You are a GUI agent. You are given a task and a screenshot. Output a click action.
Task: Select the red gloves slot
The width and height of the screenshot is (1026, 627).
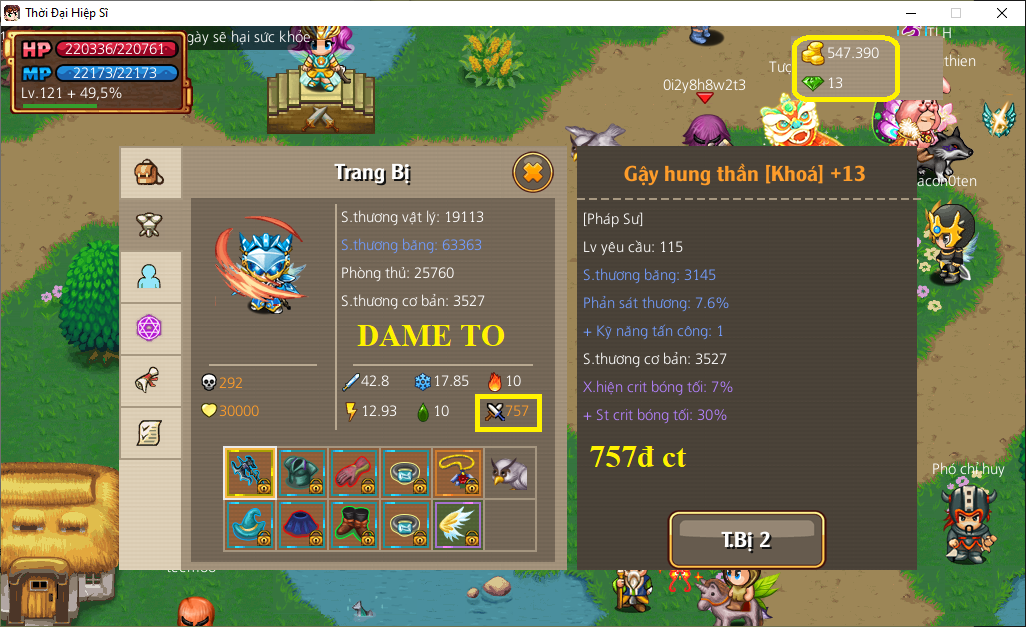pos(354,473)
